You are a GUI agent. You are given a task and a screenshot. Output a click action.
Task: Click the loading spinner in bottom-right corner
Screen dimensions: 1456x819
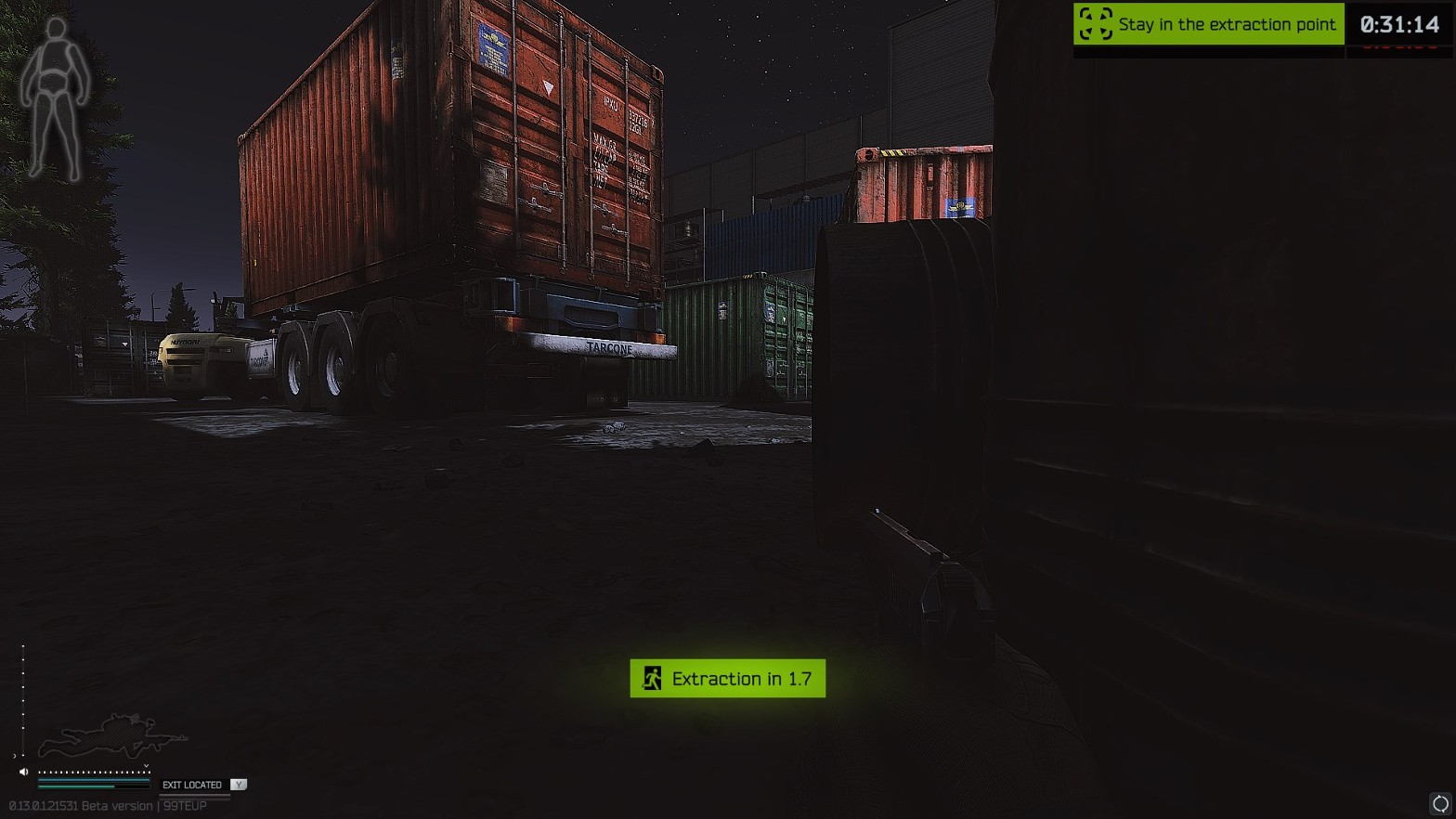(1438, 804)
